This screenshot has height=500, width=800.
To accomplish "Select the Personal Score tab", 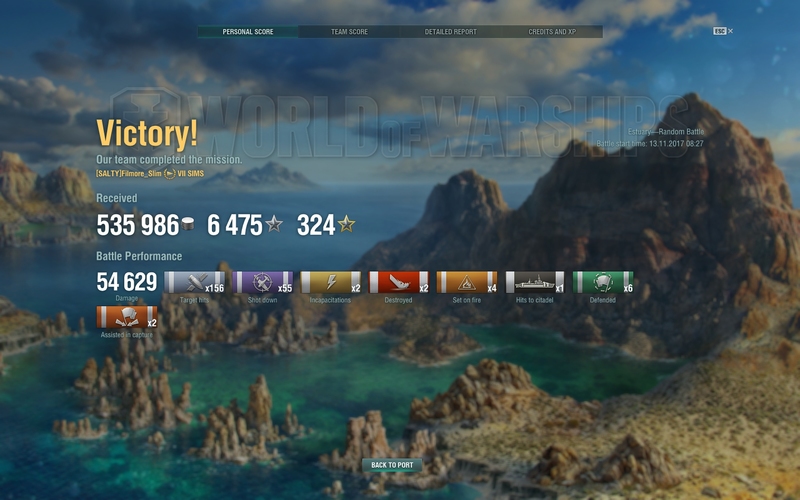I will [246, 32].
